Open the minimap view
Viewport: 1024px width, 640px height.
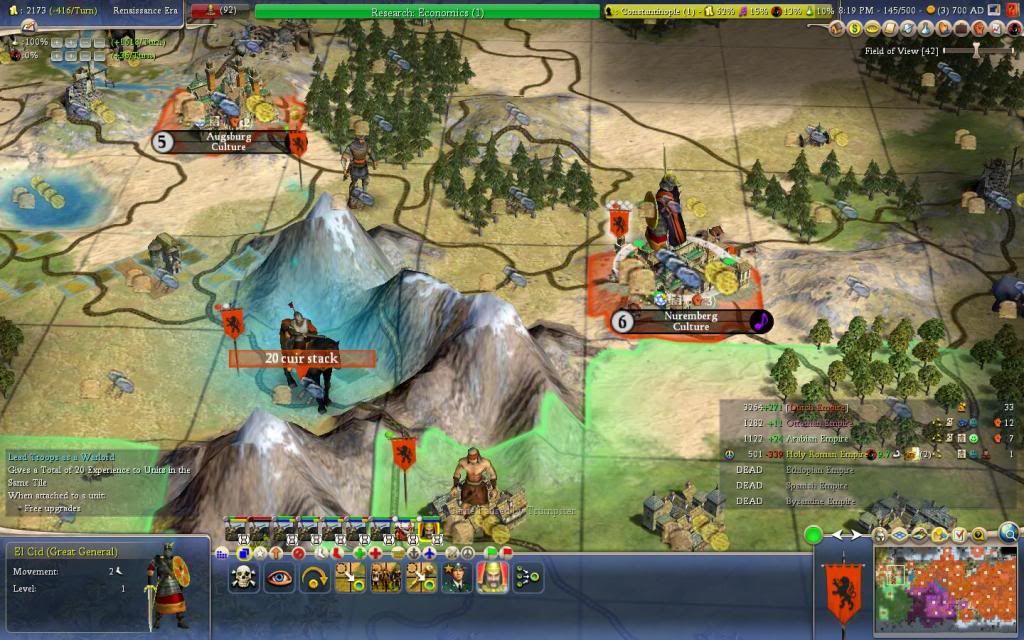click(x=945, y=592)
